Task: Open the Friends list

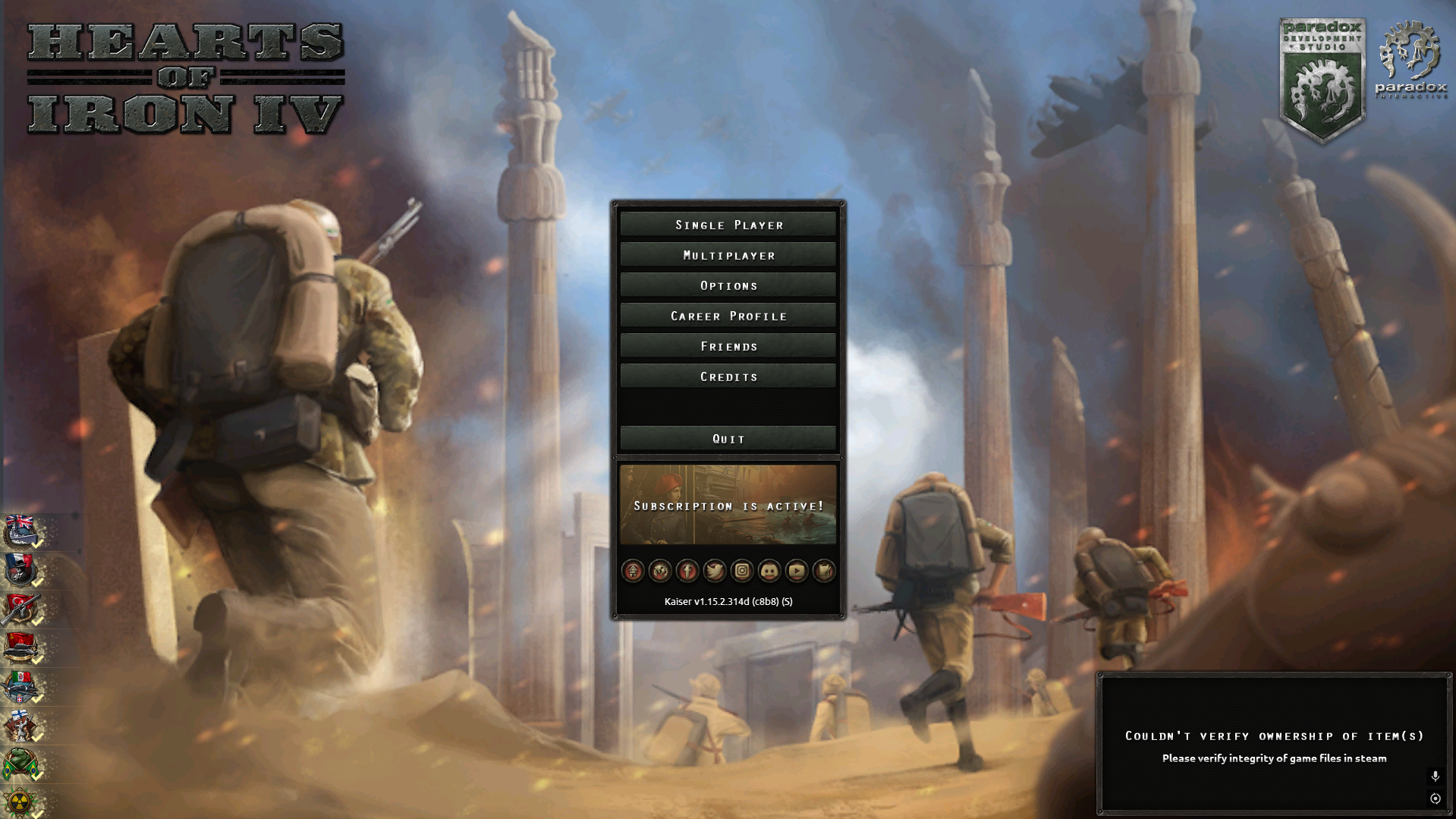Action: point(728,346)
